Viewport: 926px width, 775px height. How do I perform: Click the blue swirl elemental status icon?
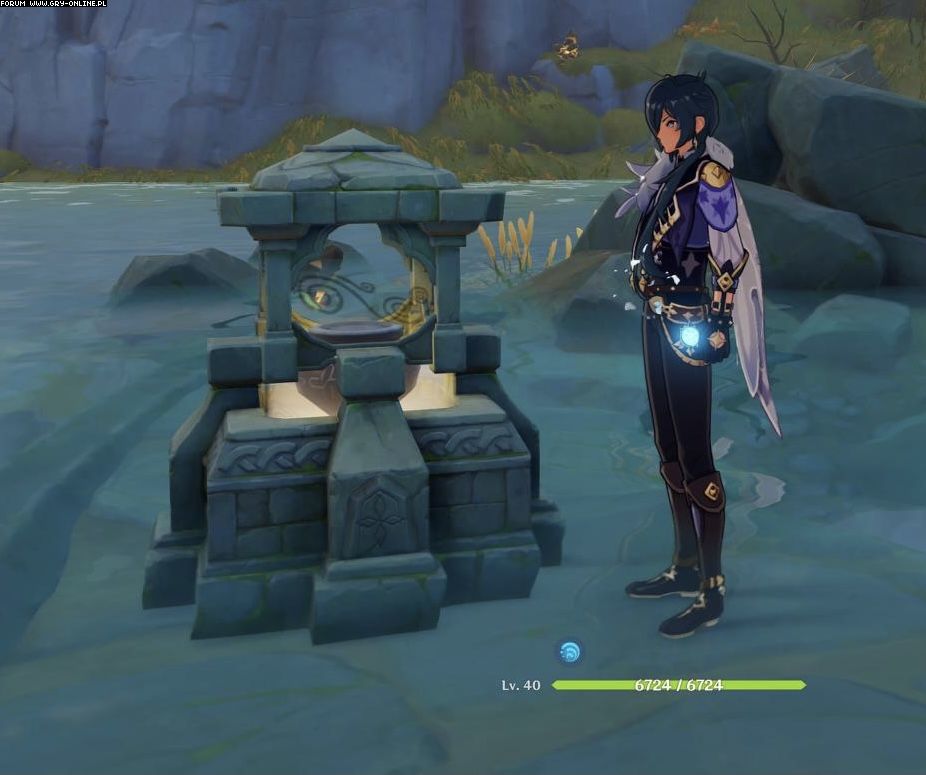[x=569, y=653]
